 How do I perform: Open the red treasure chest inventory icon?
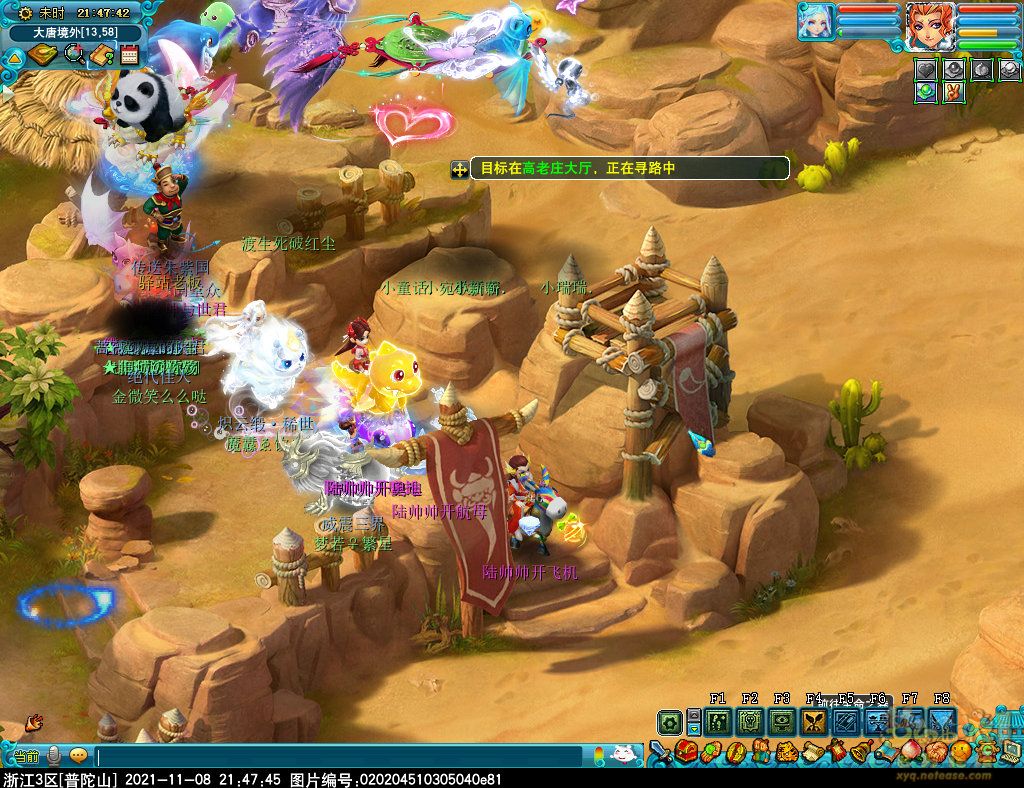click(686, 752)
